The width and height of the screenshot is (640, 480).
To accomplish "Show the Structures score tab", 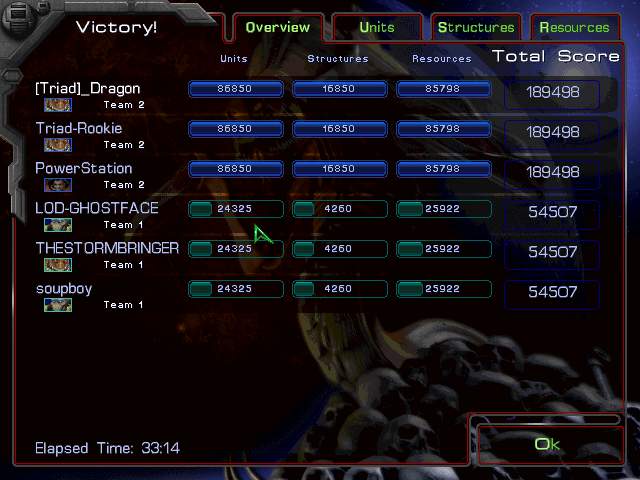I will [476, 27].
